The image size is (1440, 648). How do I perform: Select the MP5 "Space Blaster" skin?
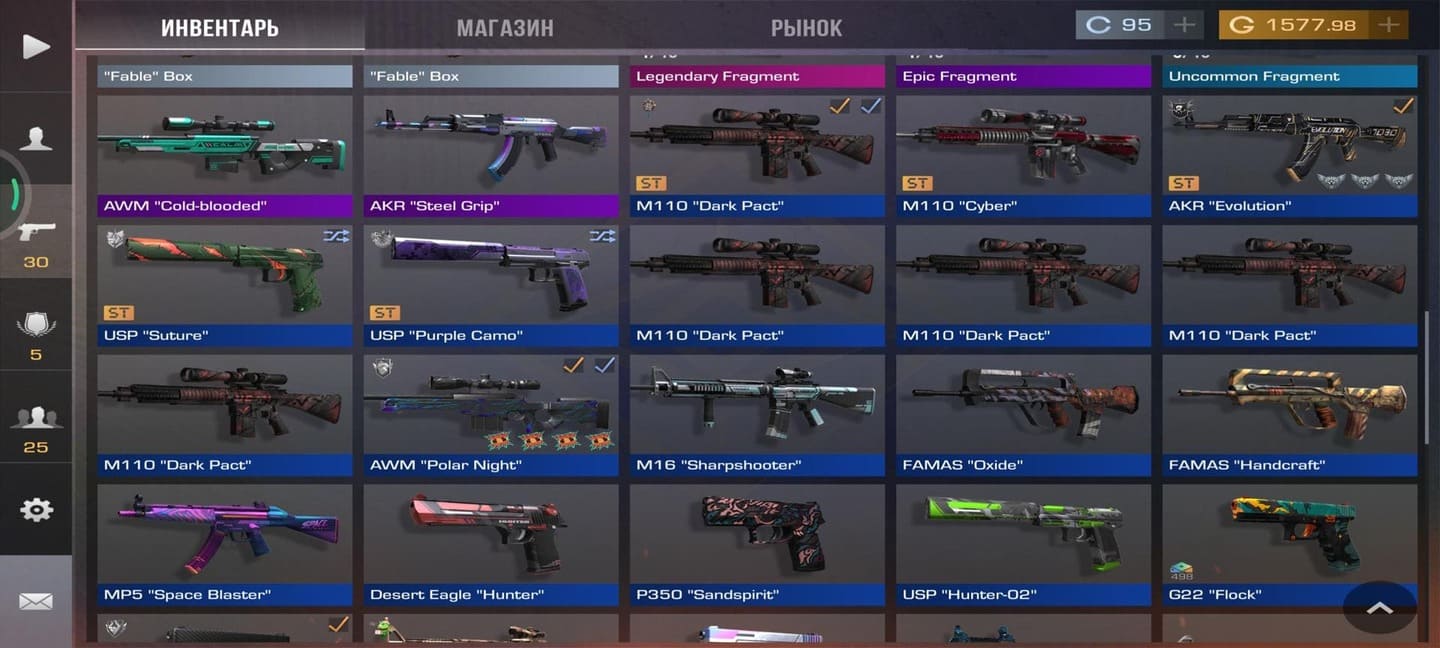tap(225, 542)
